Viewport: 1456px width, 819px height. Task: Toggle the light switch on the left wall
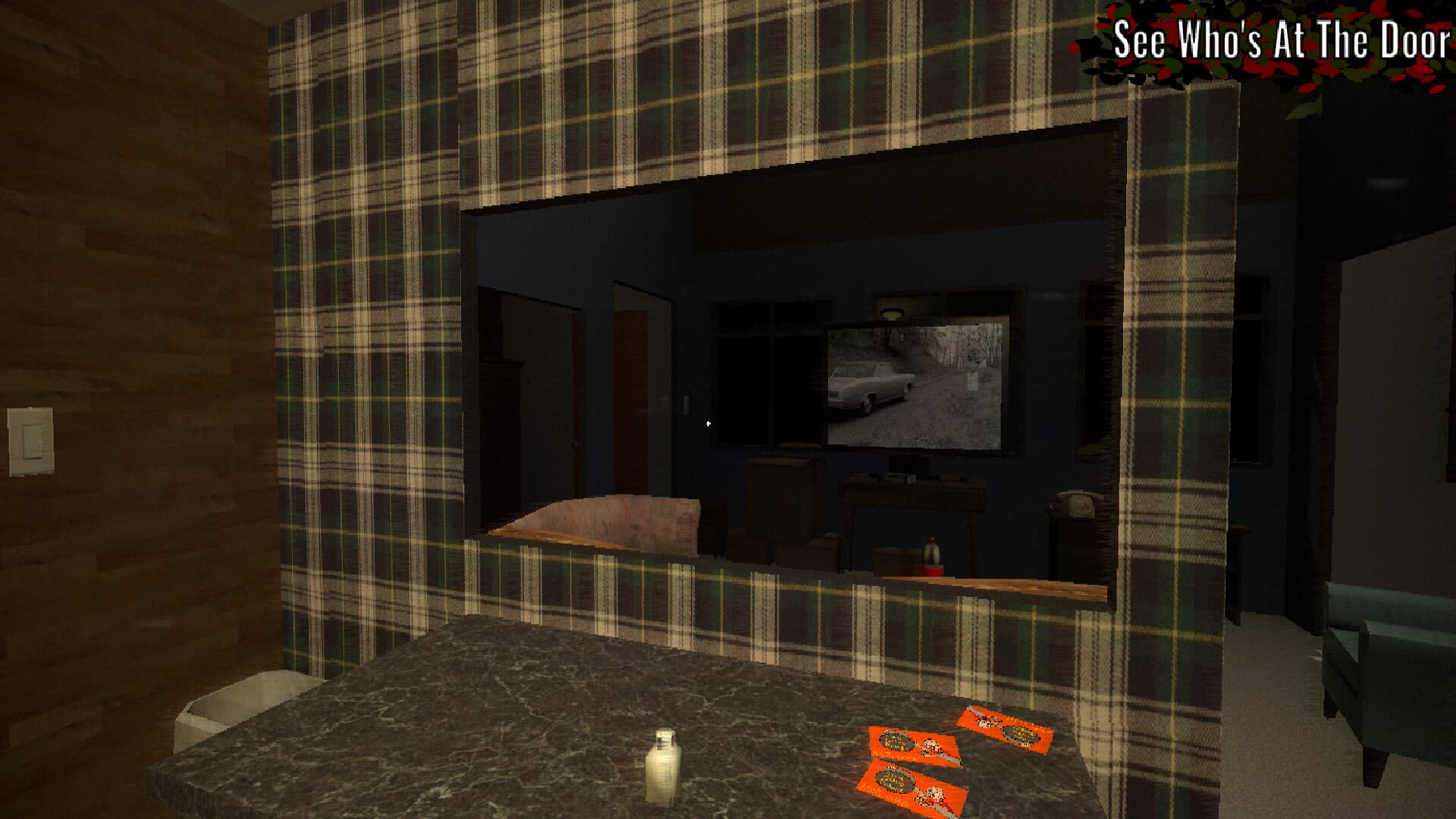pos(29,440)
